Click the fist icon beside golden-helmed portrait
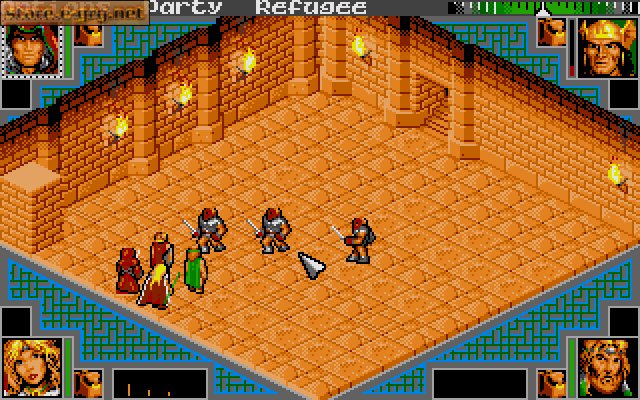The width and height of the screenshot is (640, 400). (550, 33)
